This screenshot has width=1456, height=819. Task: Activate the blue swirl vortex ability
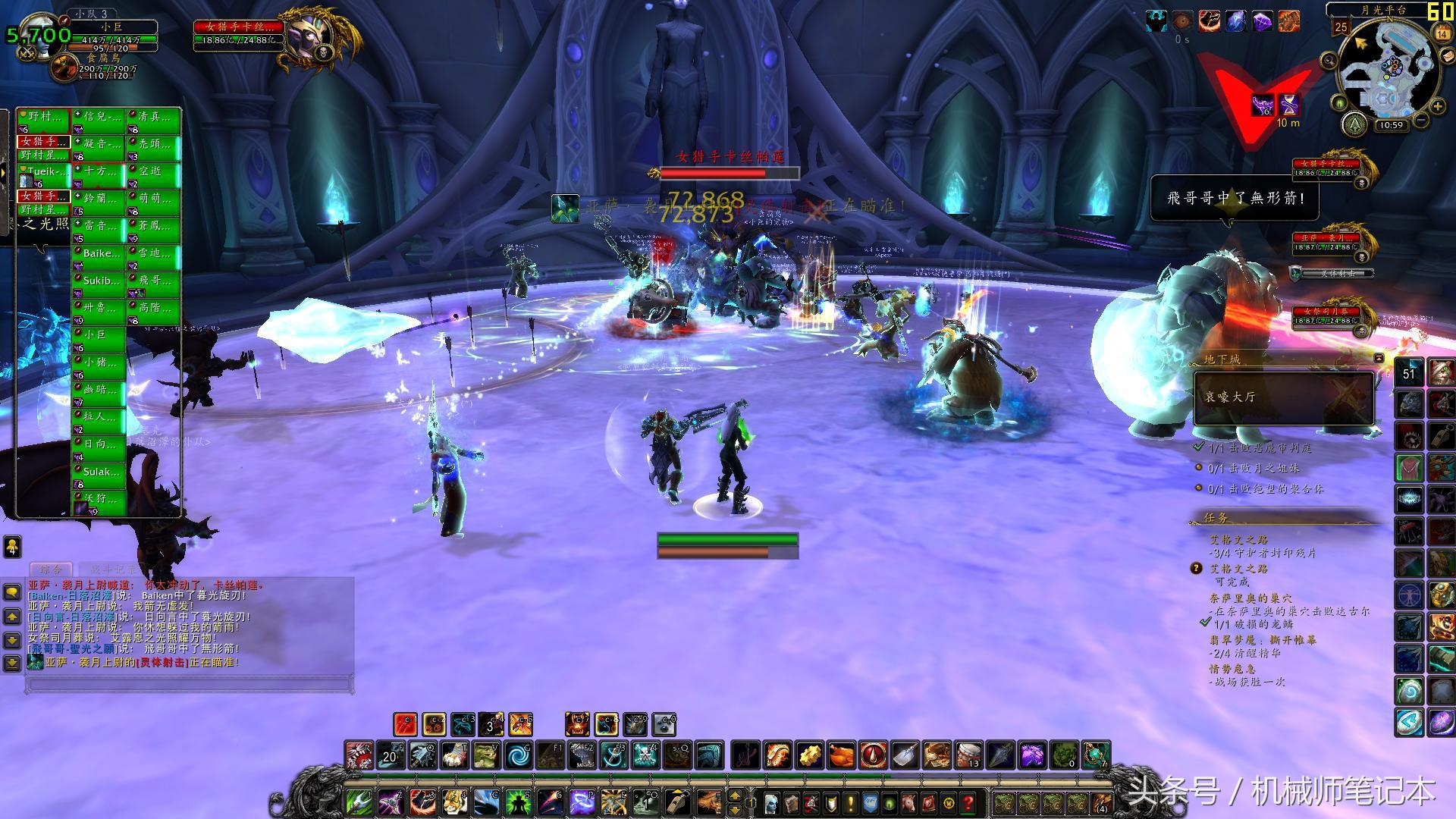point(519,755)
